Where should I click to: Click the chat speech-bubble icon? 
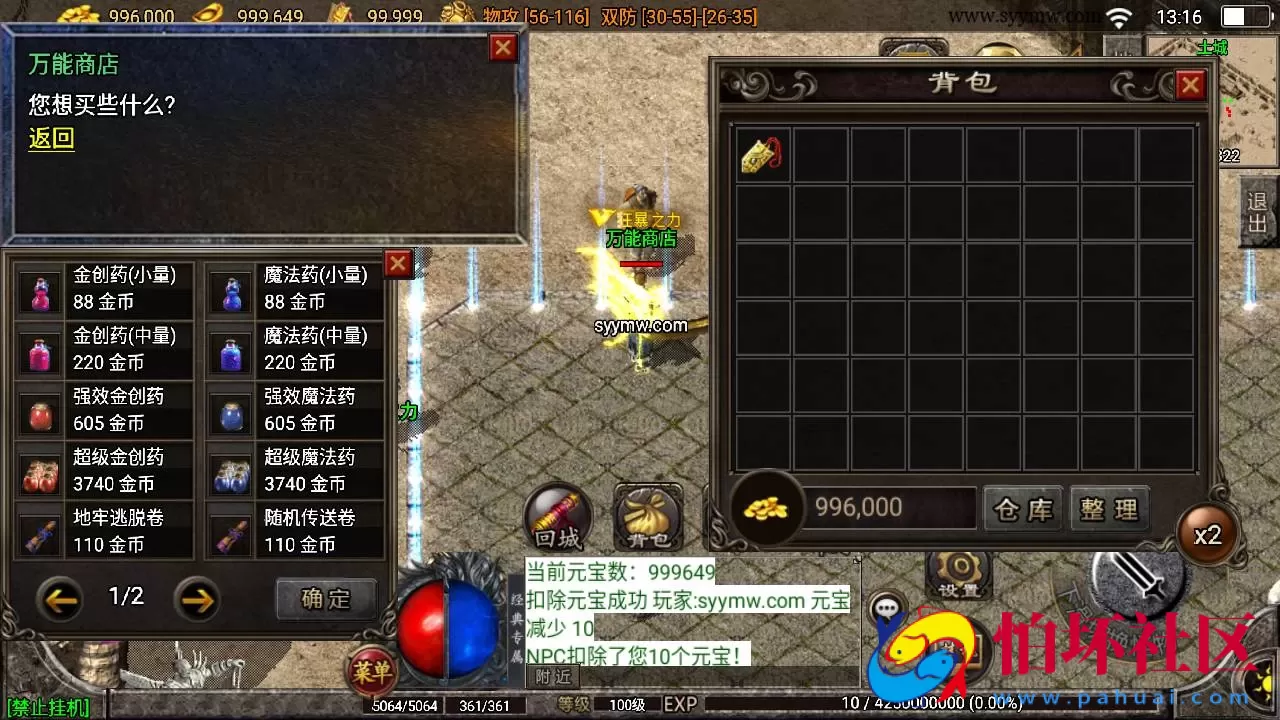coord(885,605)
